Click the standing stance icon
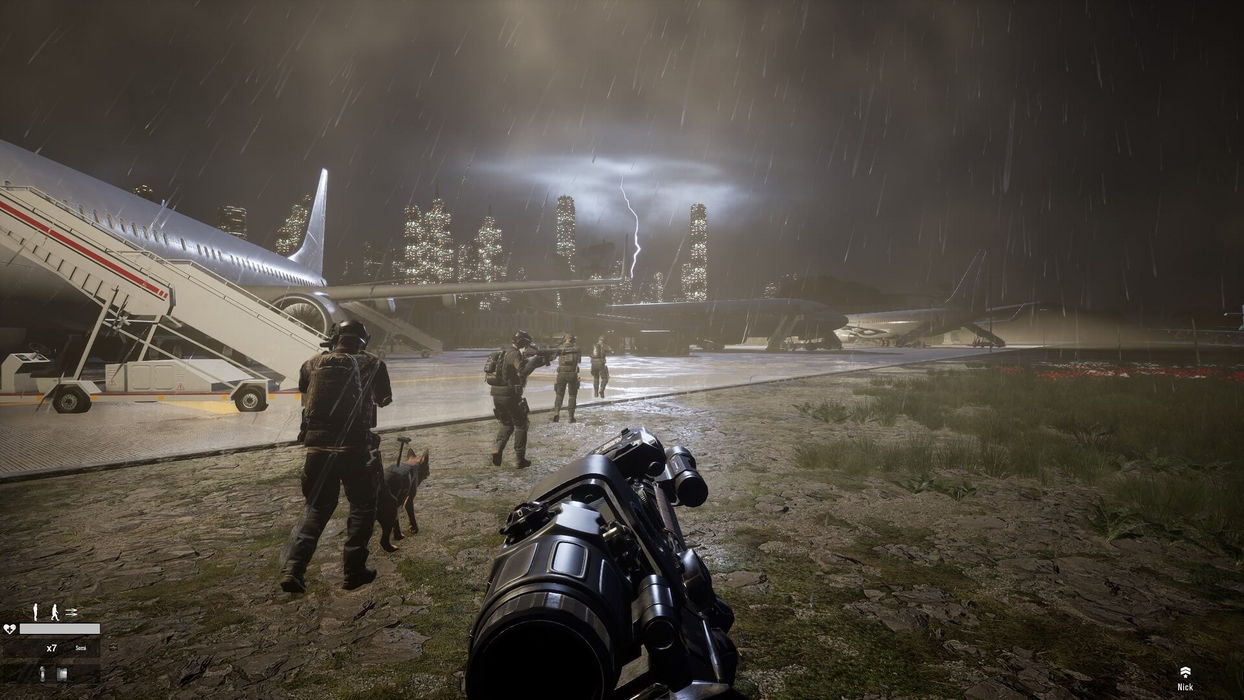Viewport: 1244px width, 700px height. (36, 611)
